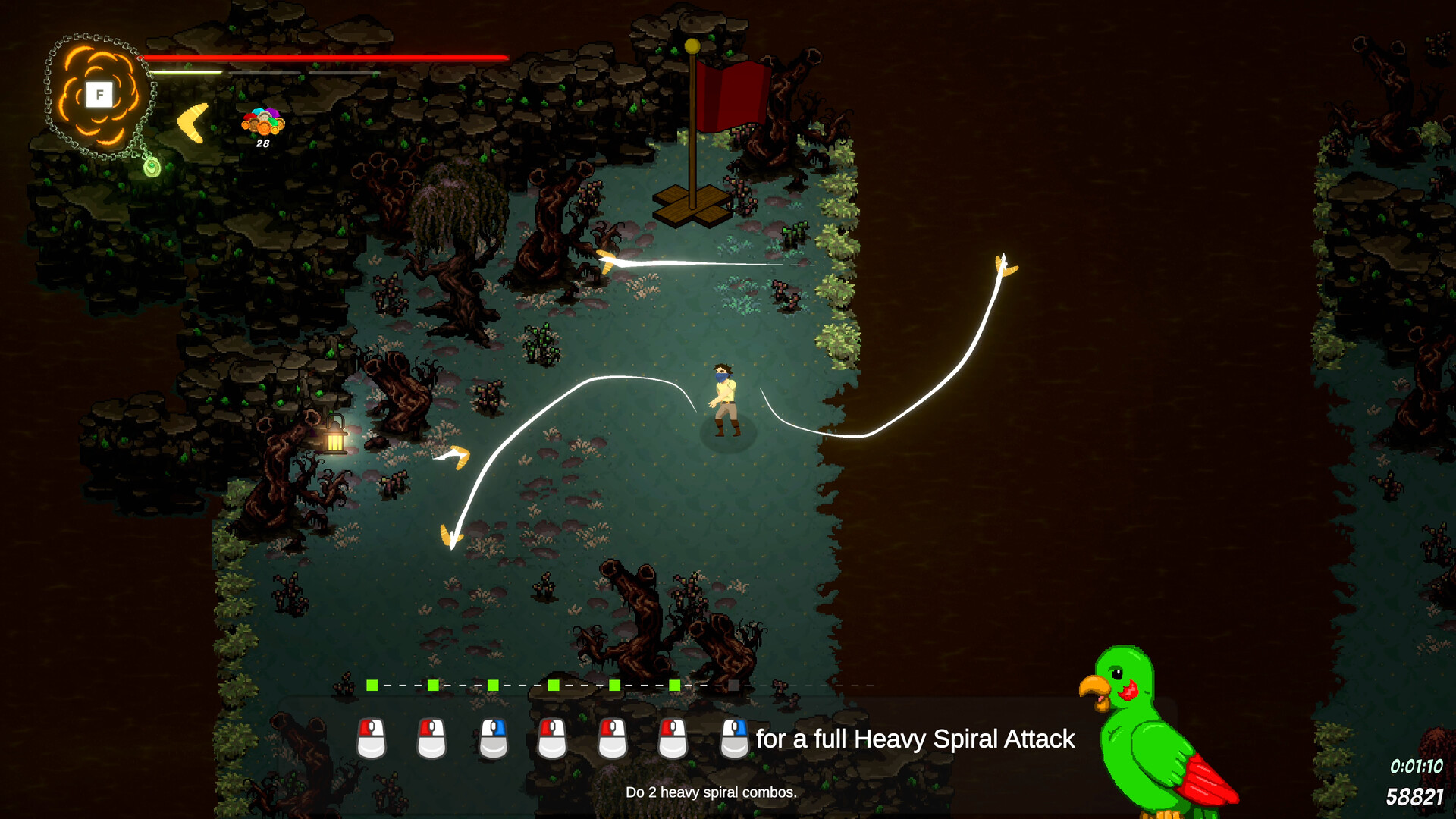Expand the hanging lantern on the left
Screen dimensions: 1456x819
click(x=336, y=440)
